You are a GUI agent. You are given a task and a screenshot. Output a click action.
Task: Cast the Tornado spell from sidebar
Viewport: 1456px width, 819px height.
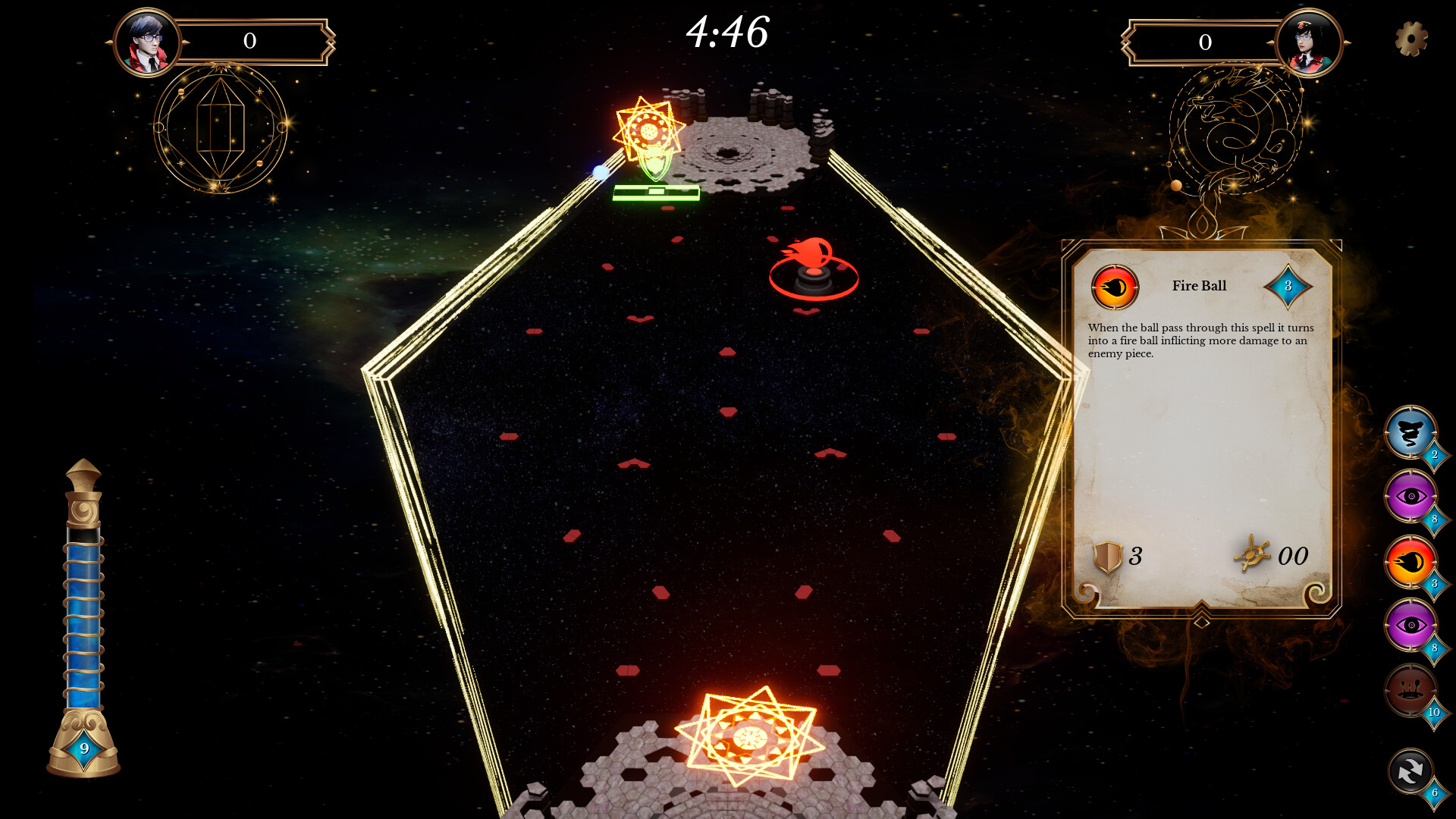pos(1410,435)
